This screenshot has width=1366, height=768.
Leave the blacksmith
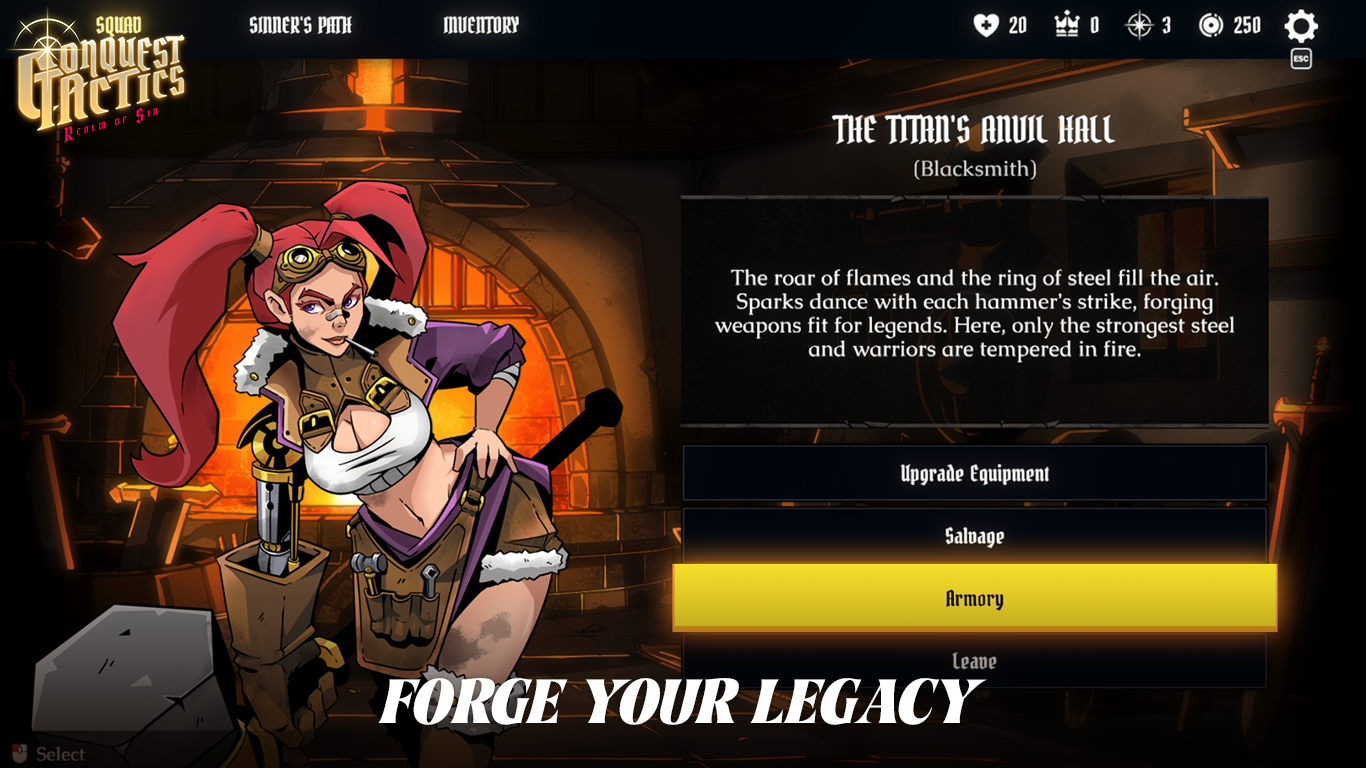(x=974, y=661)
